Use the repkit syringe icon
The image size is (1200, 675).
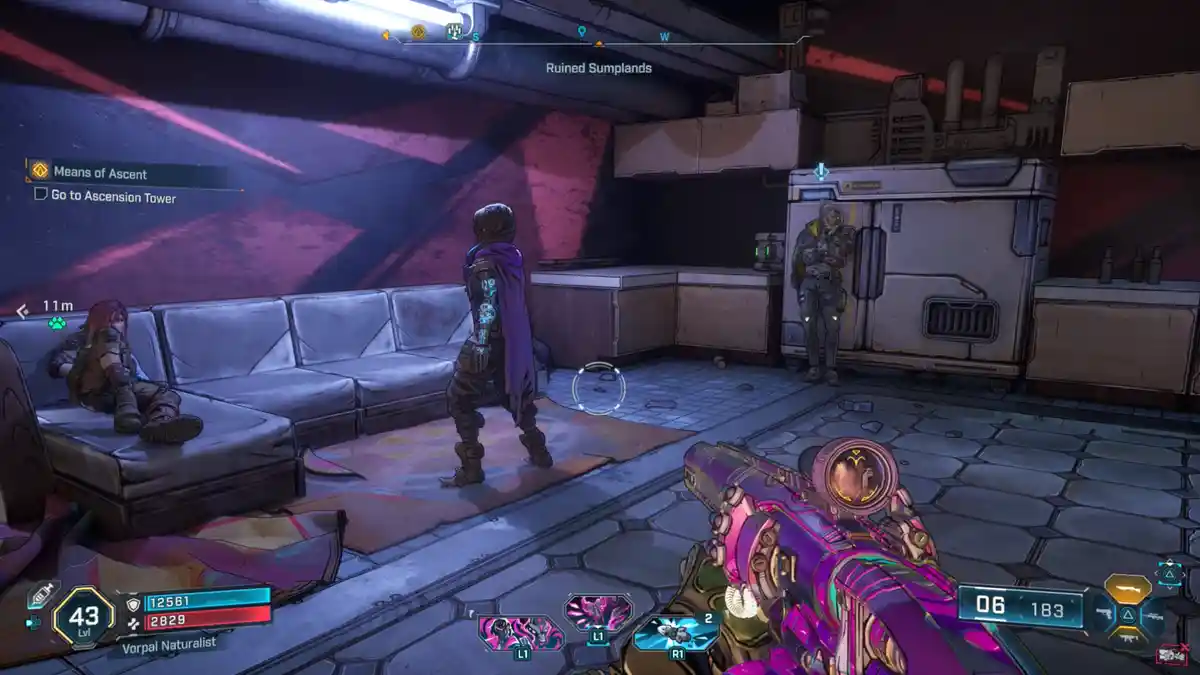(x=40, y=596)
